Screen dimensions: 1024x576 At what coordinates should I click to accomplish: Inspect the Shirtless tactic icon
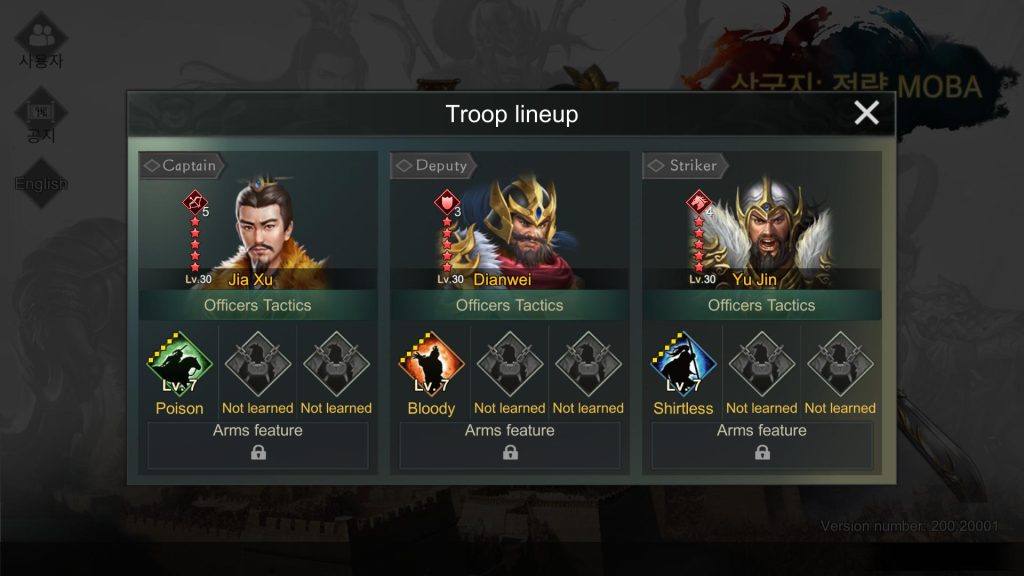point(683,366)
